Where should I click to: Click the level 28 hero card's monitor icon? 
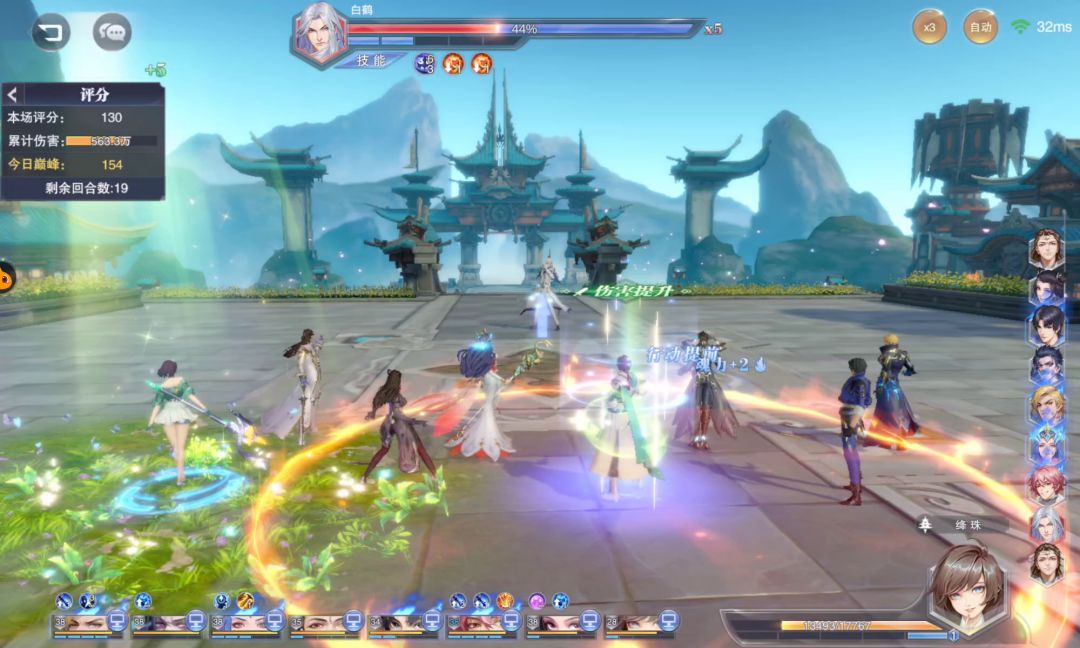667,621
